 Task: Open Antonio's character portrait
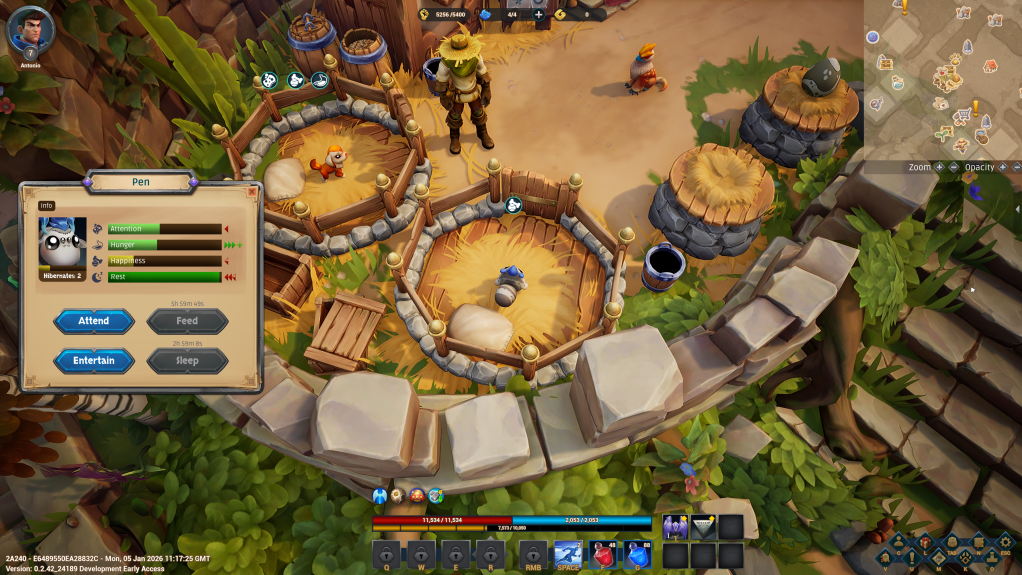click(x=29, y=30)
